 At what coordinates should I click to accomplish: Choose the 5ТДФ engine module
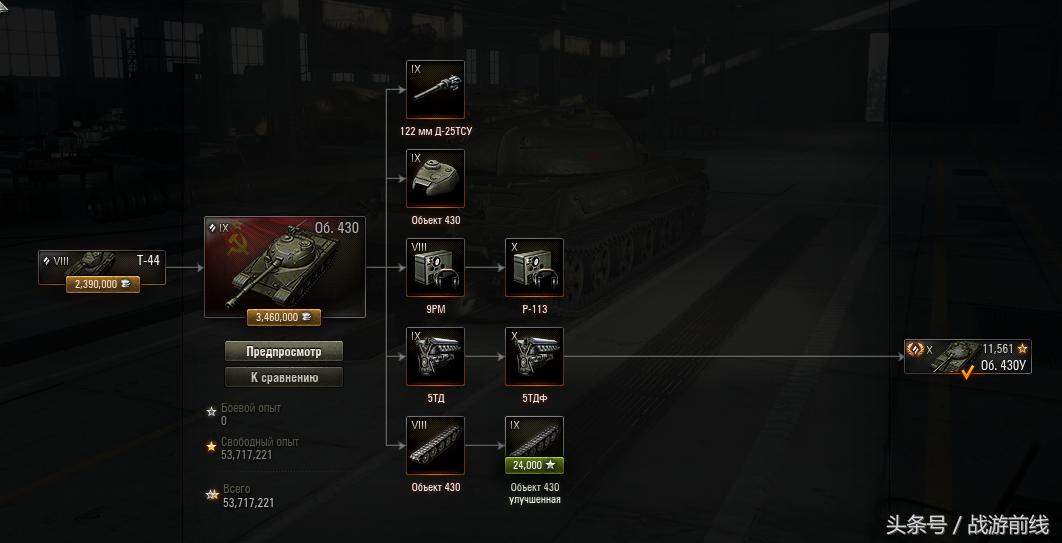tap(534, 357)
